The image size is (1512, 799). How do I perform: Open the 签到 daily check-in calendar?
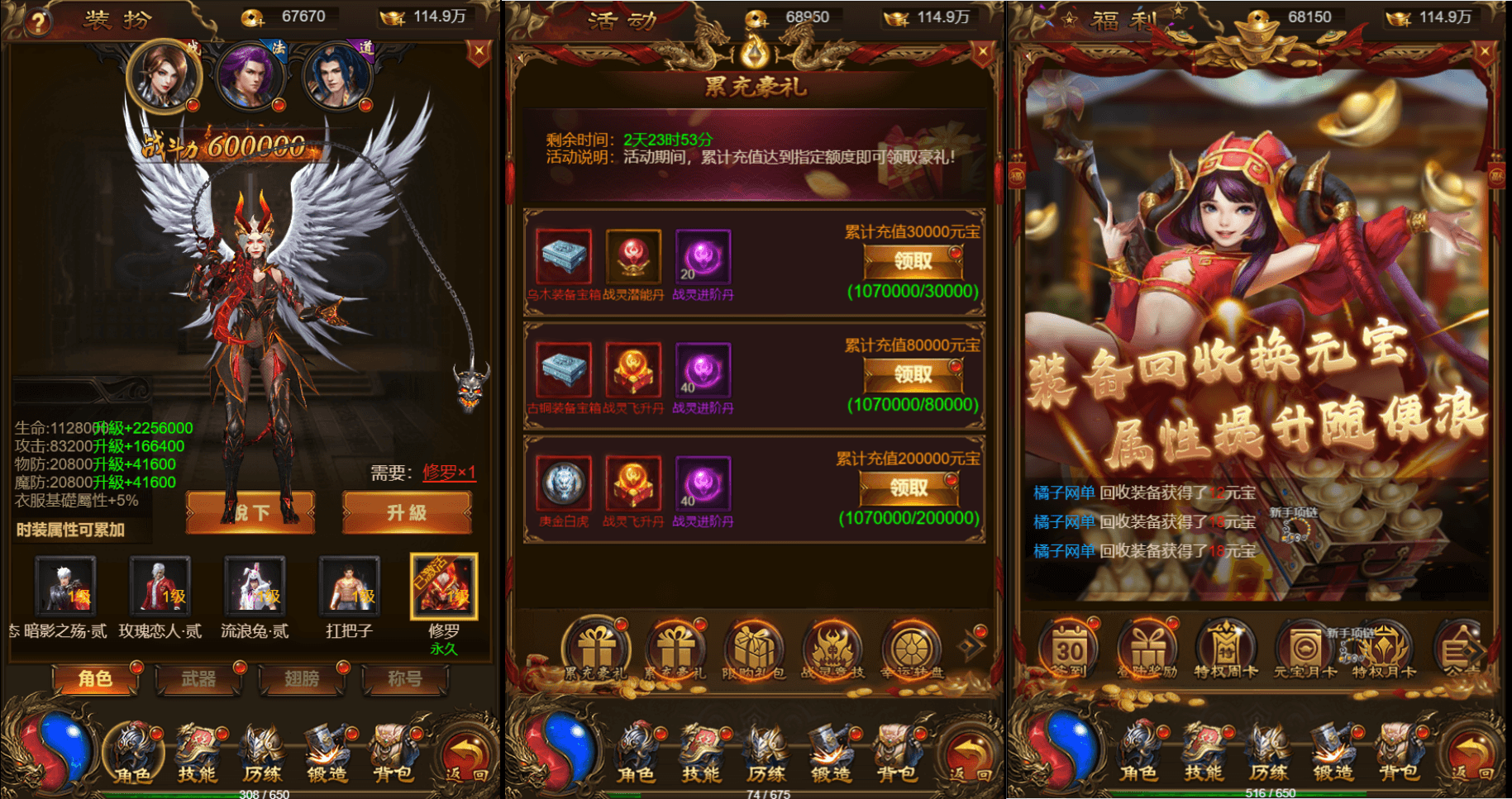(x=1070, y=650)
